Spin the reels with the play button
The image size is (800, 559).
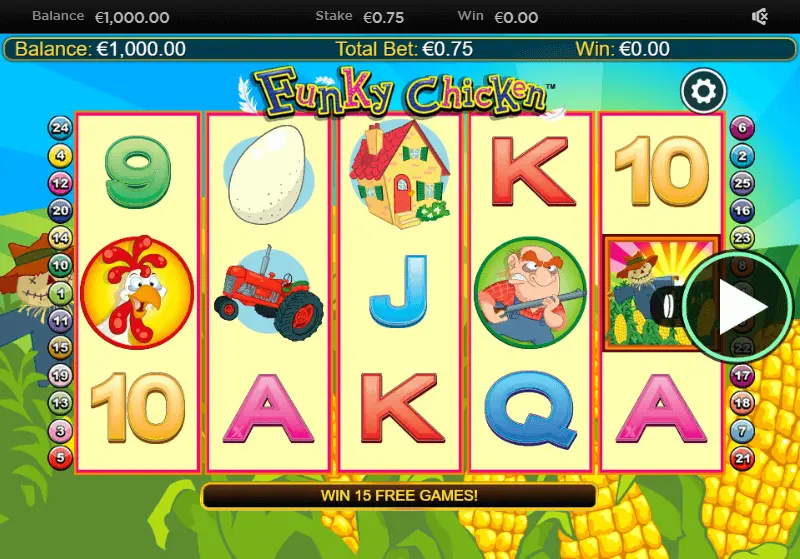(x=737, y=306)
